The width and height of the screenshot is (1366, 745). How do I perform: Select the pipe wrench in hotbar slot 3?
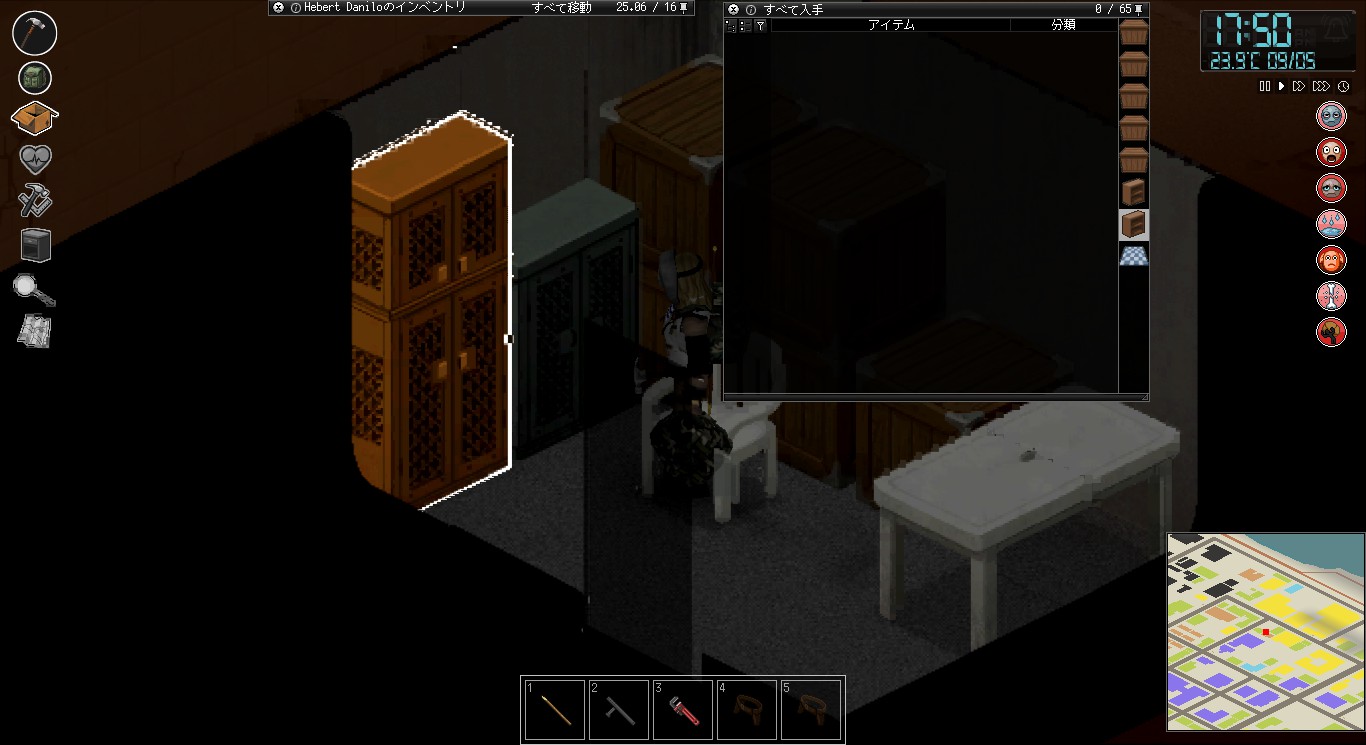(x=683, y=709)
